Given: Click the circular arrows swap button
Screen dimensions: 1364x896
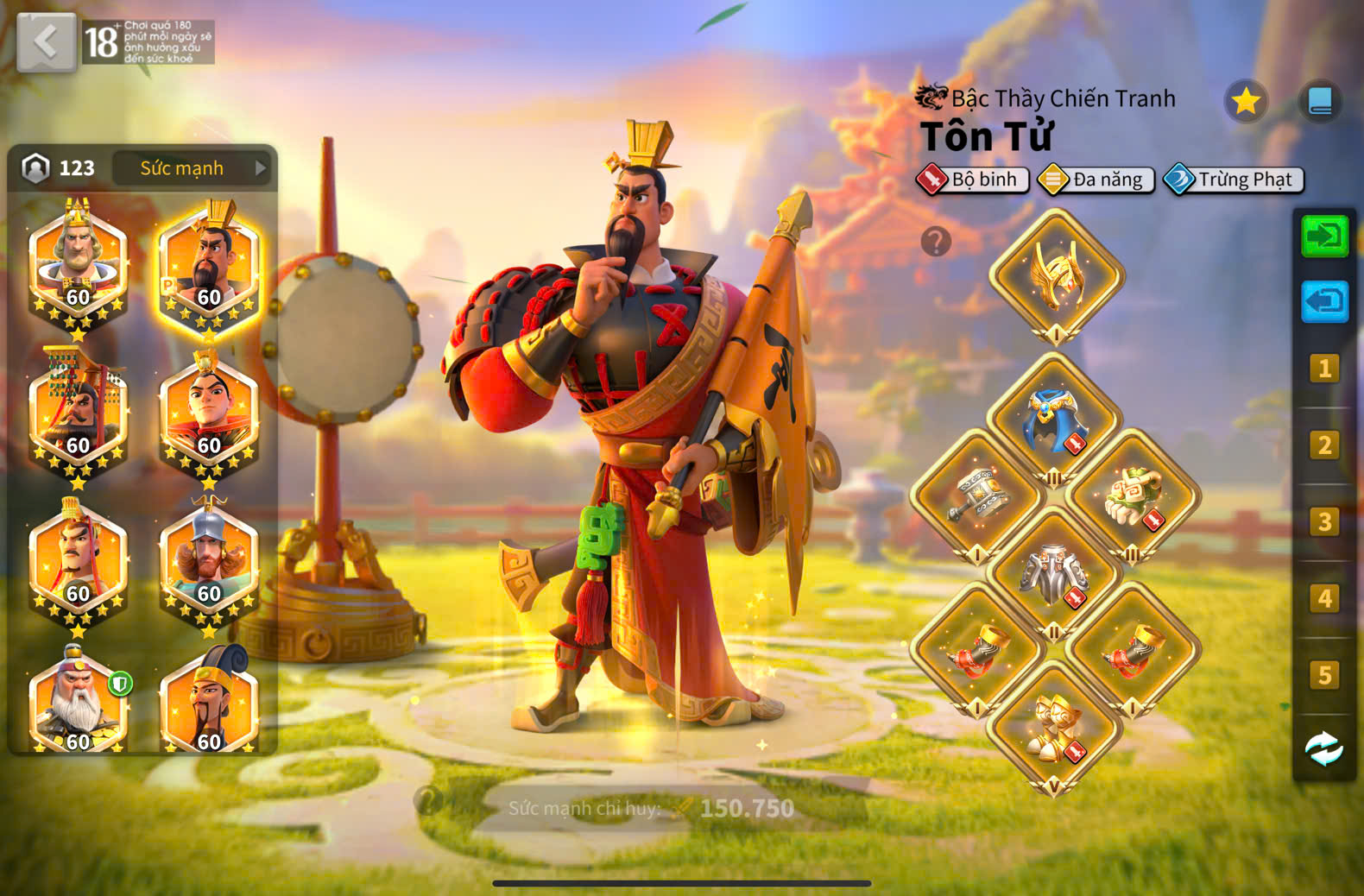Looking at the screenshot, I should 1324,748.
